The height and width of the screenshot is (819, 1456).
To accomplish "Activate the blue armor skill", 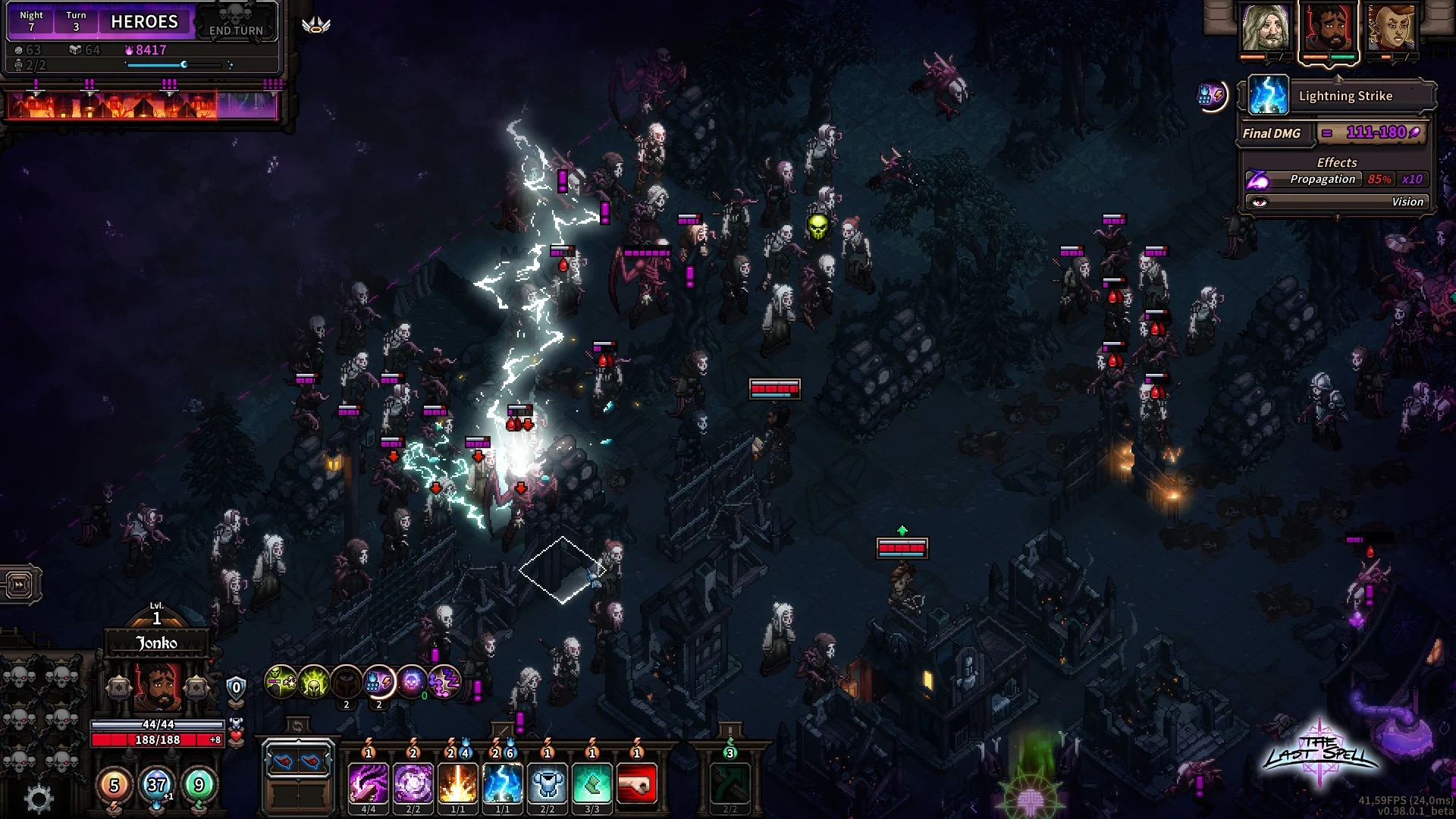I will pyautogui.click(x=548, y=784).
